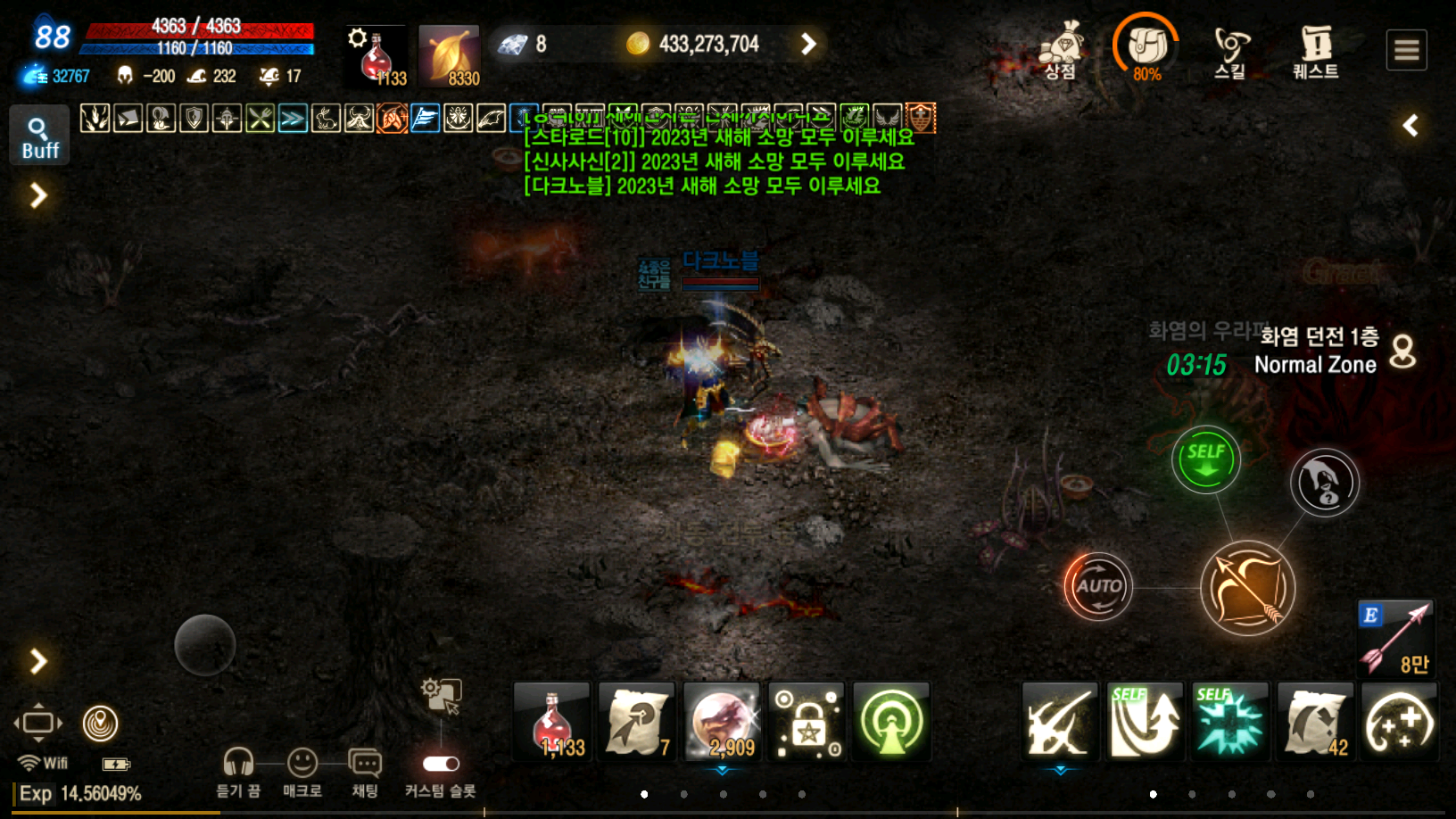The image size is (1456, 819).
Task: Open the 채팅 chat window
Action: tap(365, 772)
